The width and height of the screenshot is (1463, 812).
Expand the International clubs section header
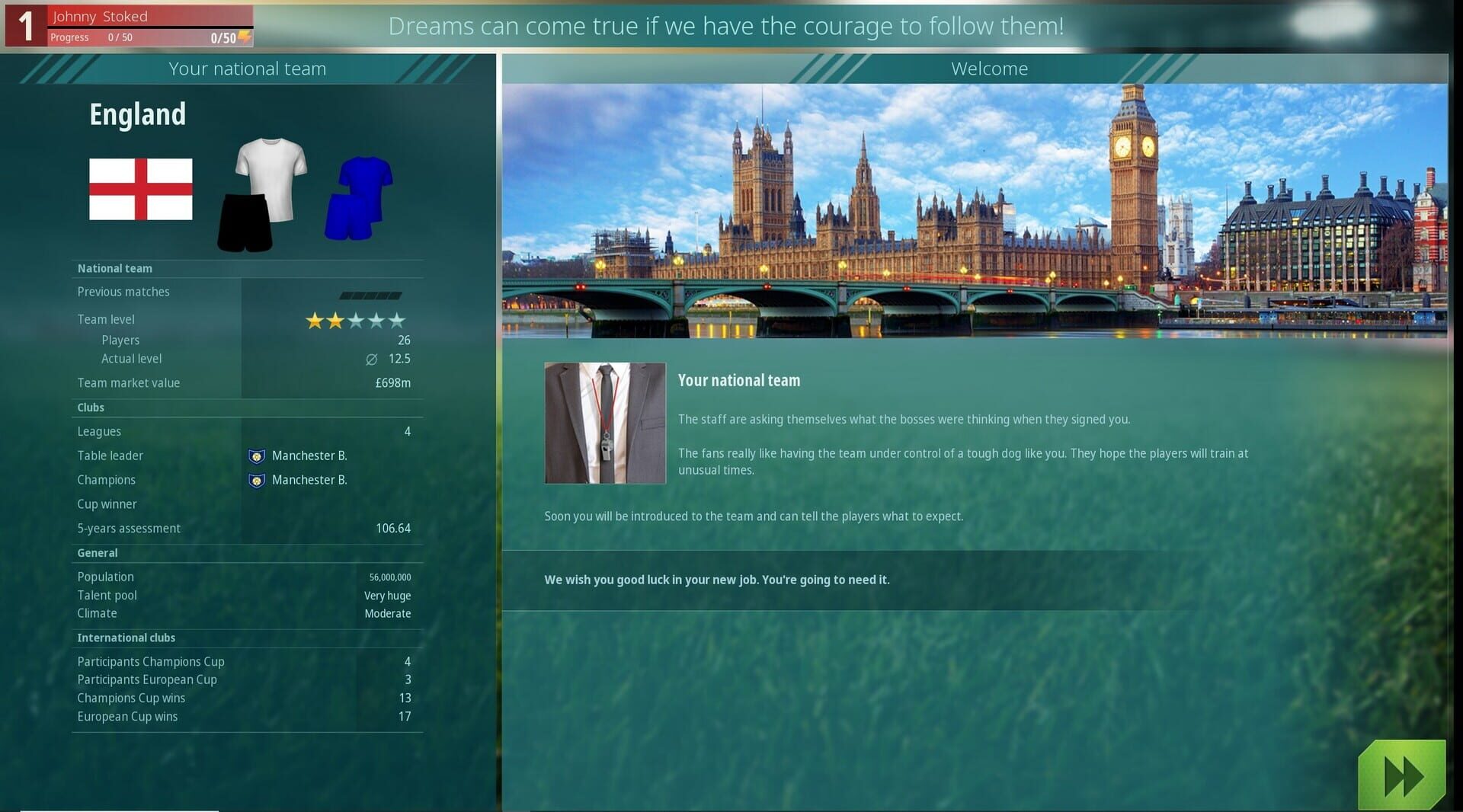point(126,638)
